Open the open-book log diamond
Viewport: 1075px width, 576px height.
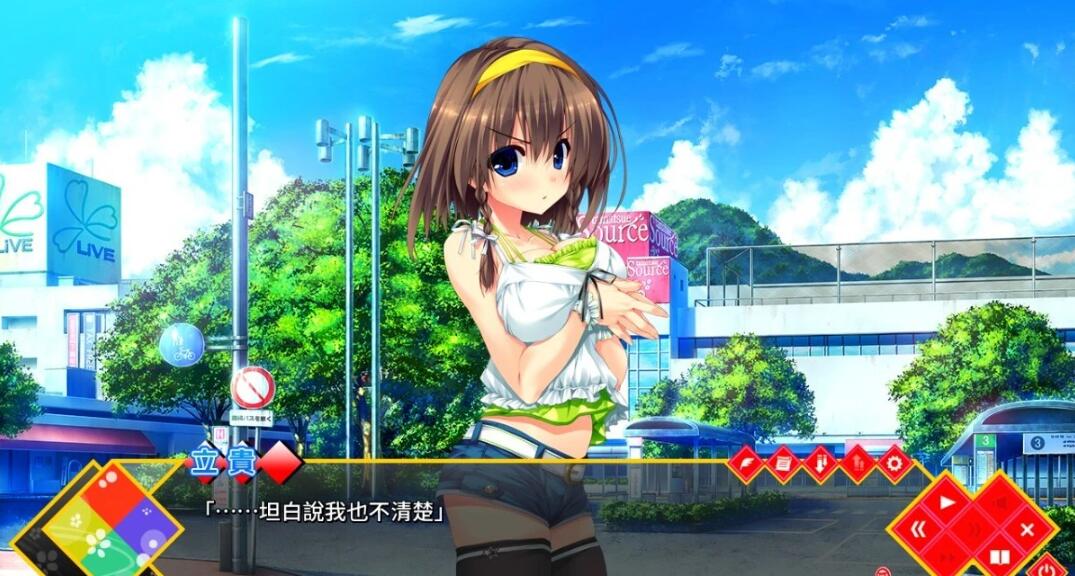coord(999,555)
